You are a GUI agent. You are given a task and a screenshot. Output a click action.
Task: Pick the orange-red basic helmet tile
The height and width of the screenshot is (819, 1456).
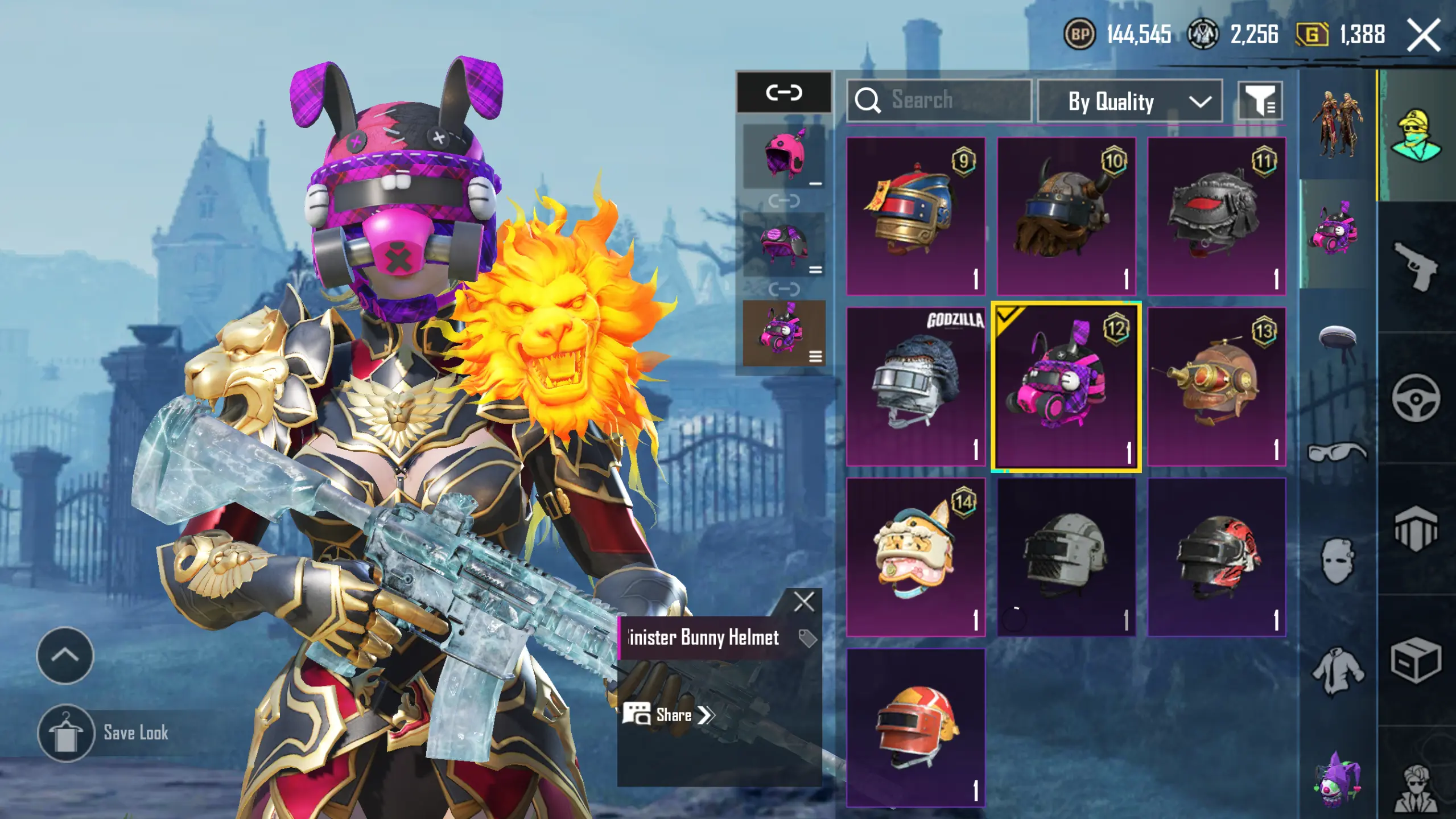[x=915, y=727]
